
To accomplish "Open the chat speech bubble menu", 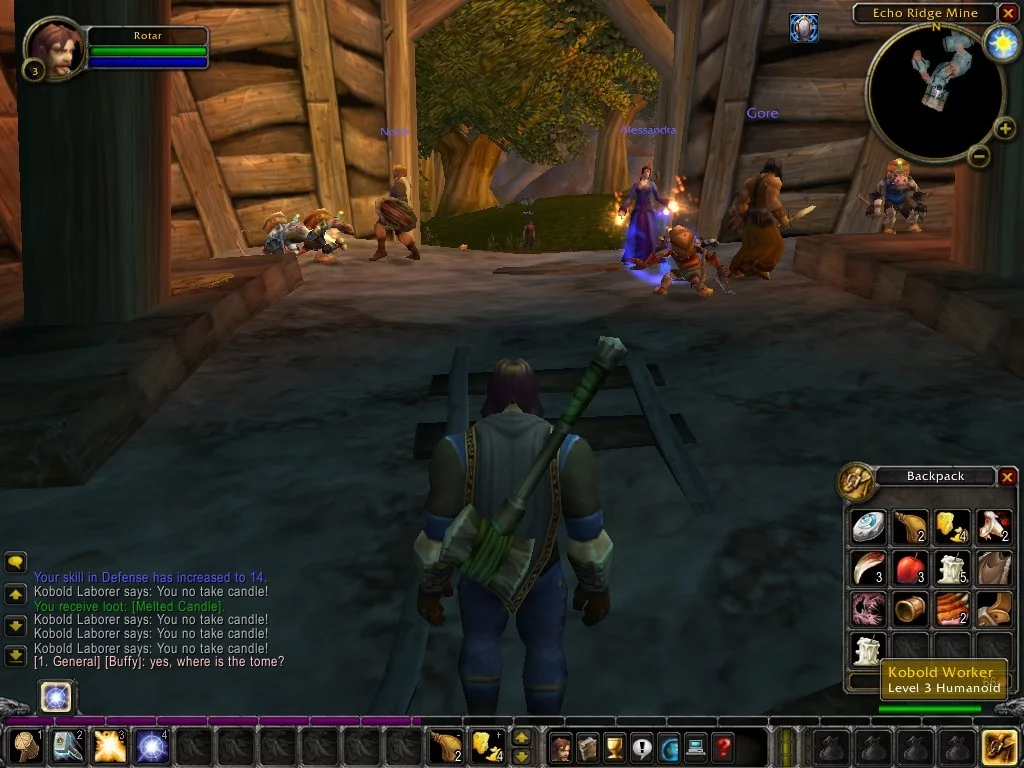I will click(x=16, y=563).
